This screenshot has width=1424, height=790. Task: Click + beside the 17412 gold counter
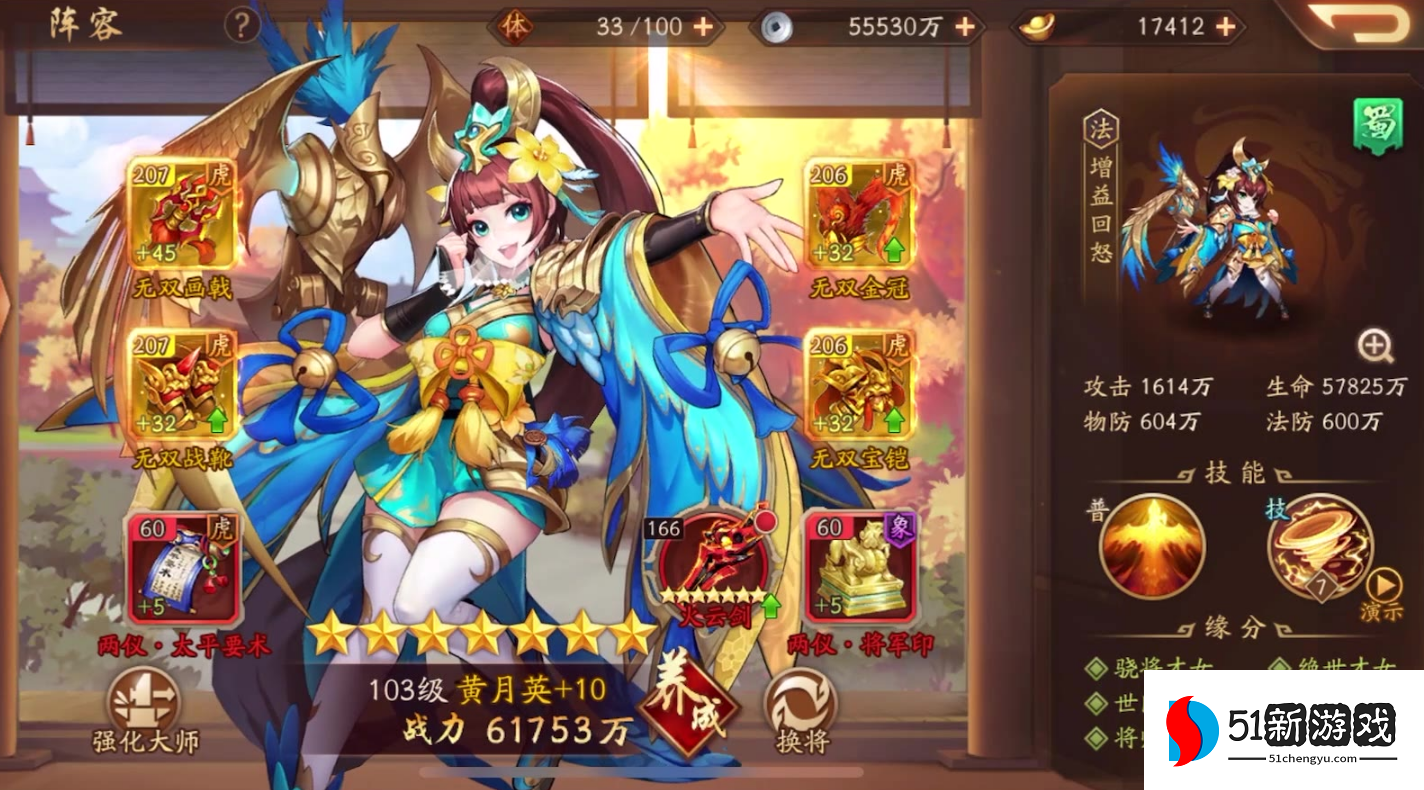1224,27
